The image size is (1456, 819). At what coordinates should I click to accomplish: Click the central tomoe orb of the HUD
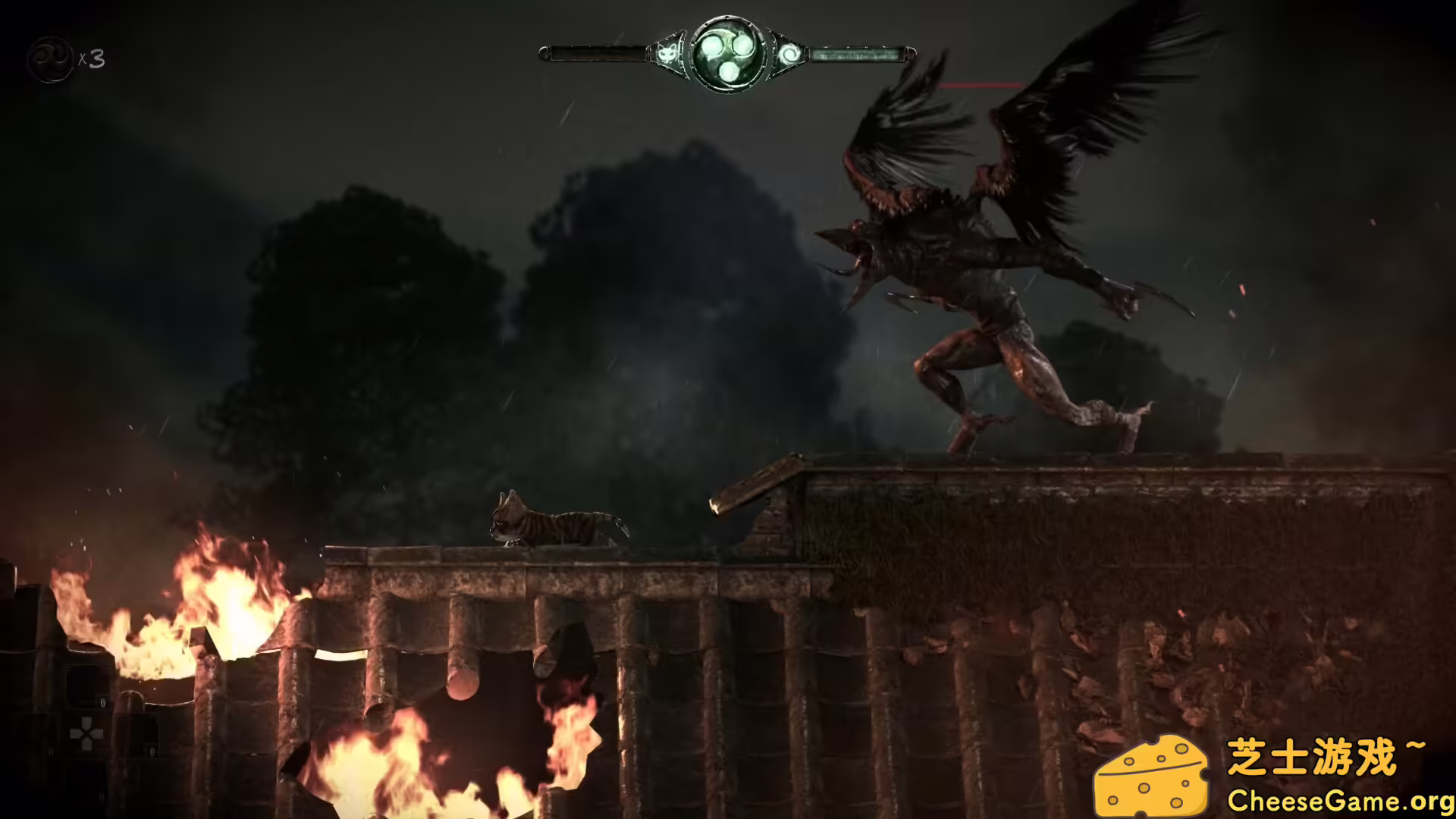click(728, 53)
